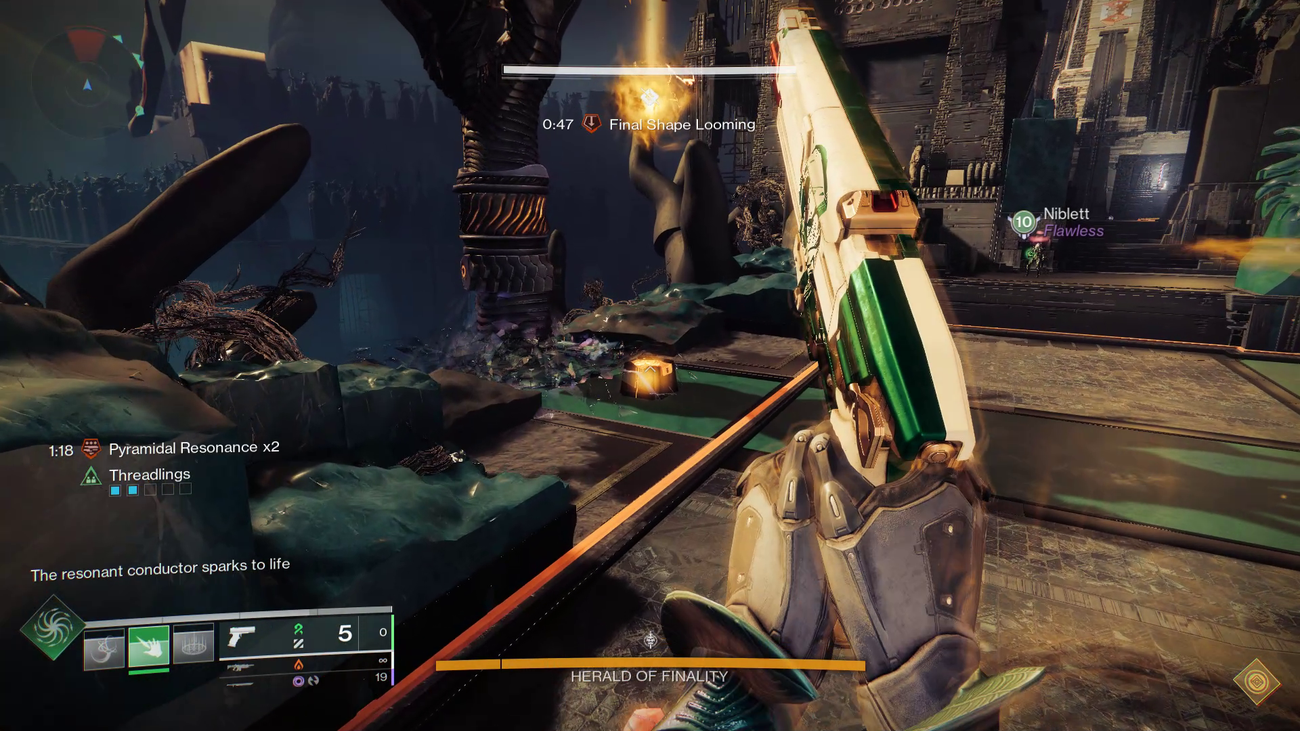Click Niblett's level 10 badge
Viewport: 1300px width, 731px height.
tap(1022, 221)
